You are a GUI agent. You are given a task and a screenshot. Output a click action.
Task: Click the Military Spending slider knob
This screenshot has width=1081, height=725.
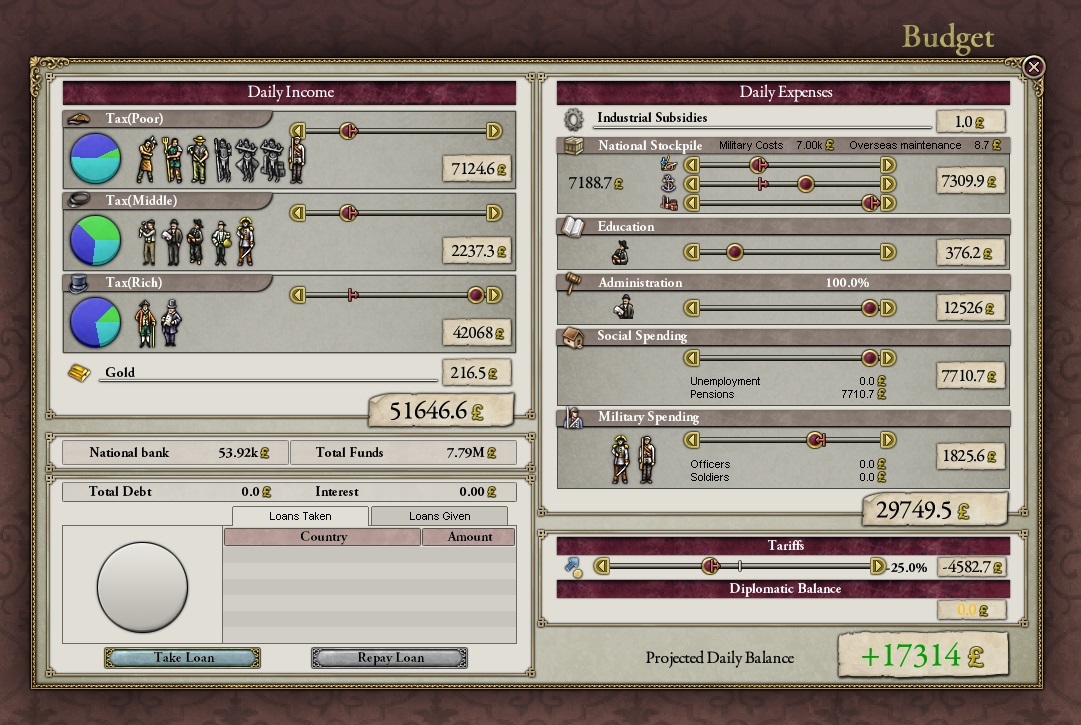(816, 440)
